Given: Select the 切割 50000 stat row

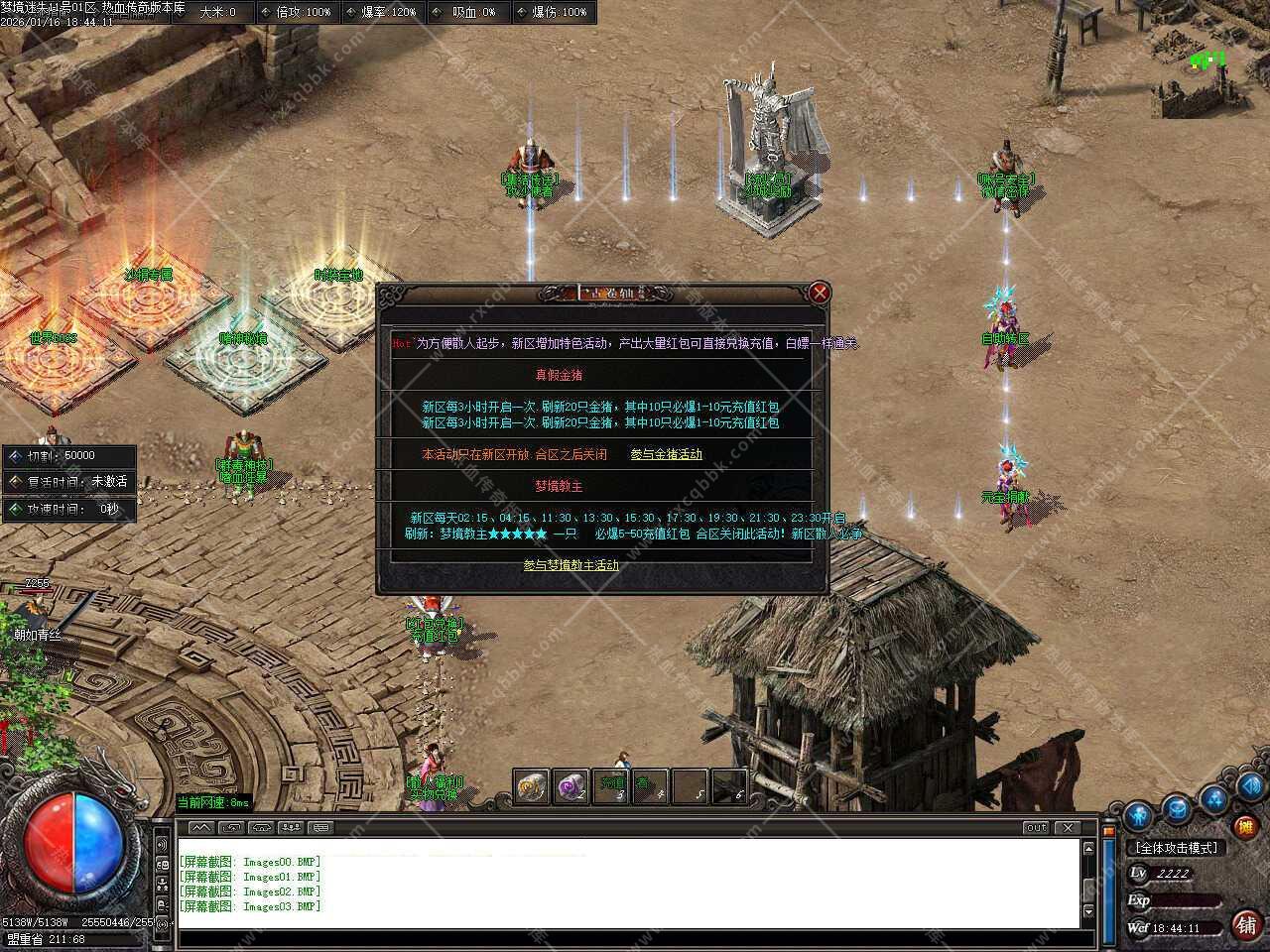Looking at the screenshot, I should click(67, 456).
